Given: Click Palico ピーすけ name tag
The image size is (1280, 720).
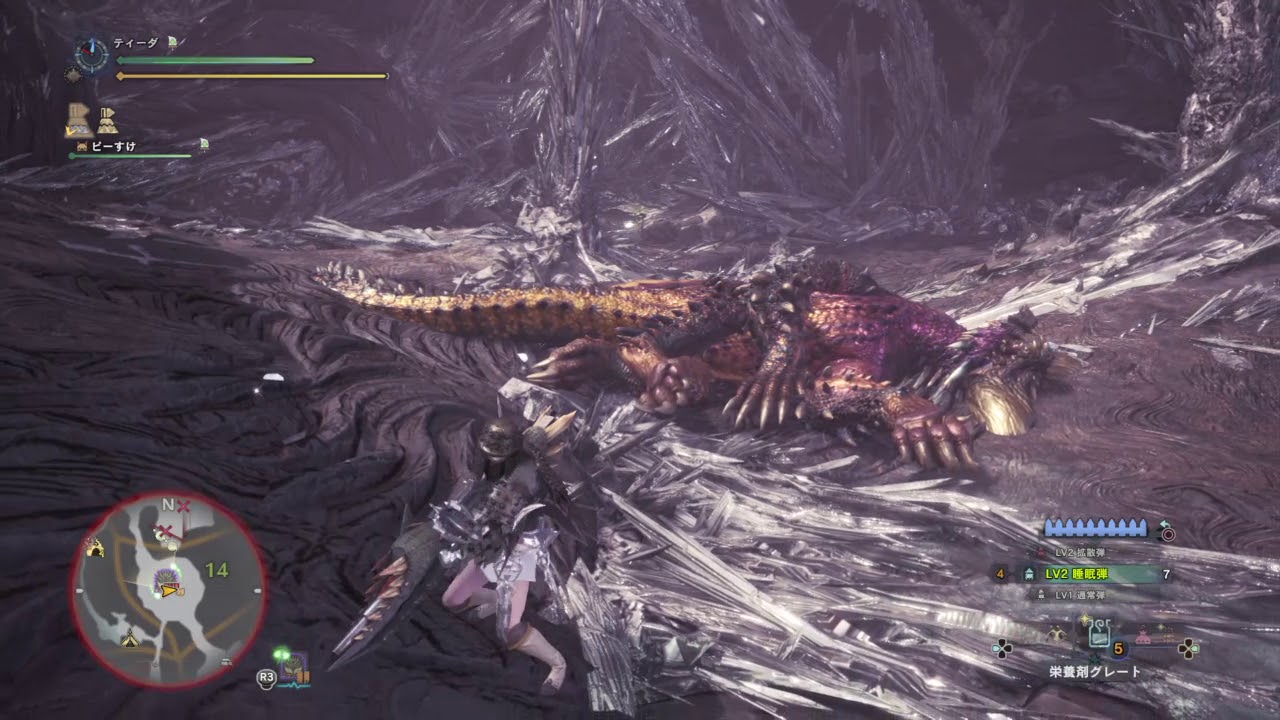Looking at the screenshot, I should coord(112,146).
